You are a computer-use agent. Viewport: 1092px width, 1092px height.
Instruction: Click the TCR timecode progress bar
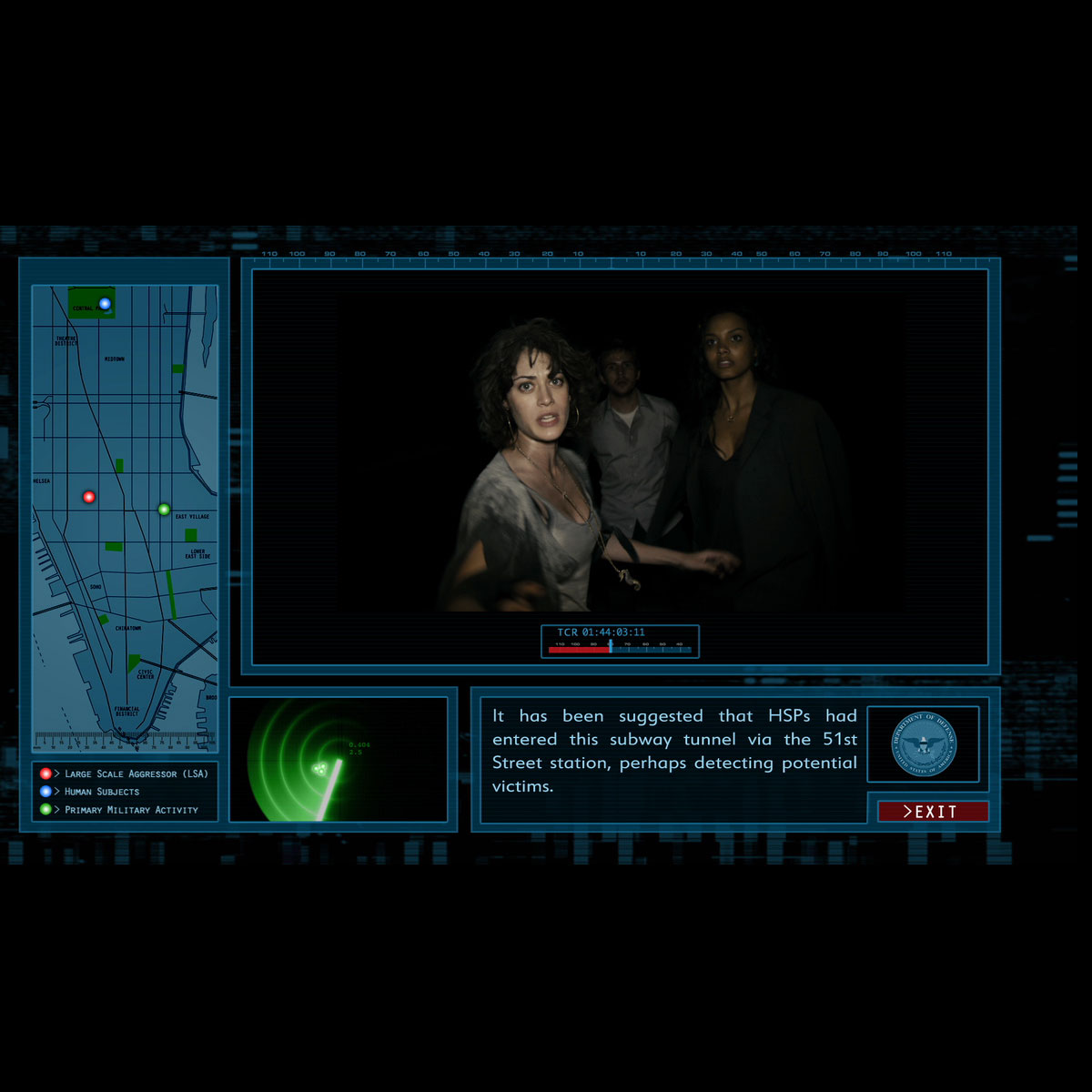[x=620, y=650]
